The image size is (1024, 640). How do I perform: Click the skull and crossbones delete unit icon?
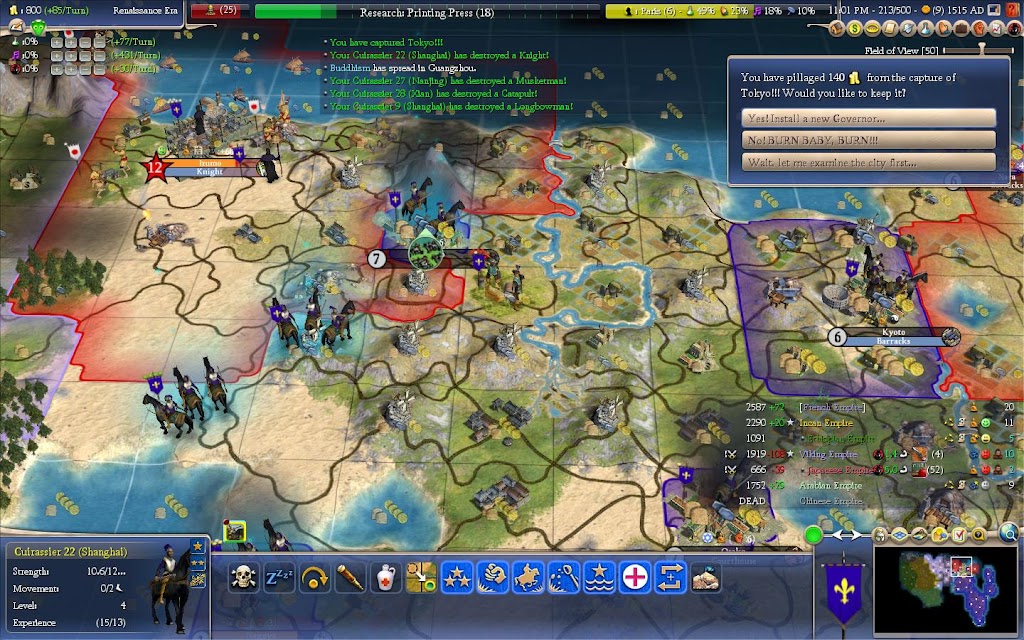click(x=243, y=577)
